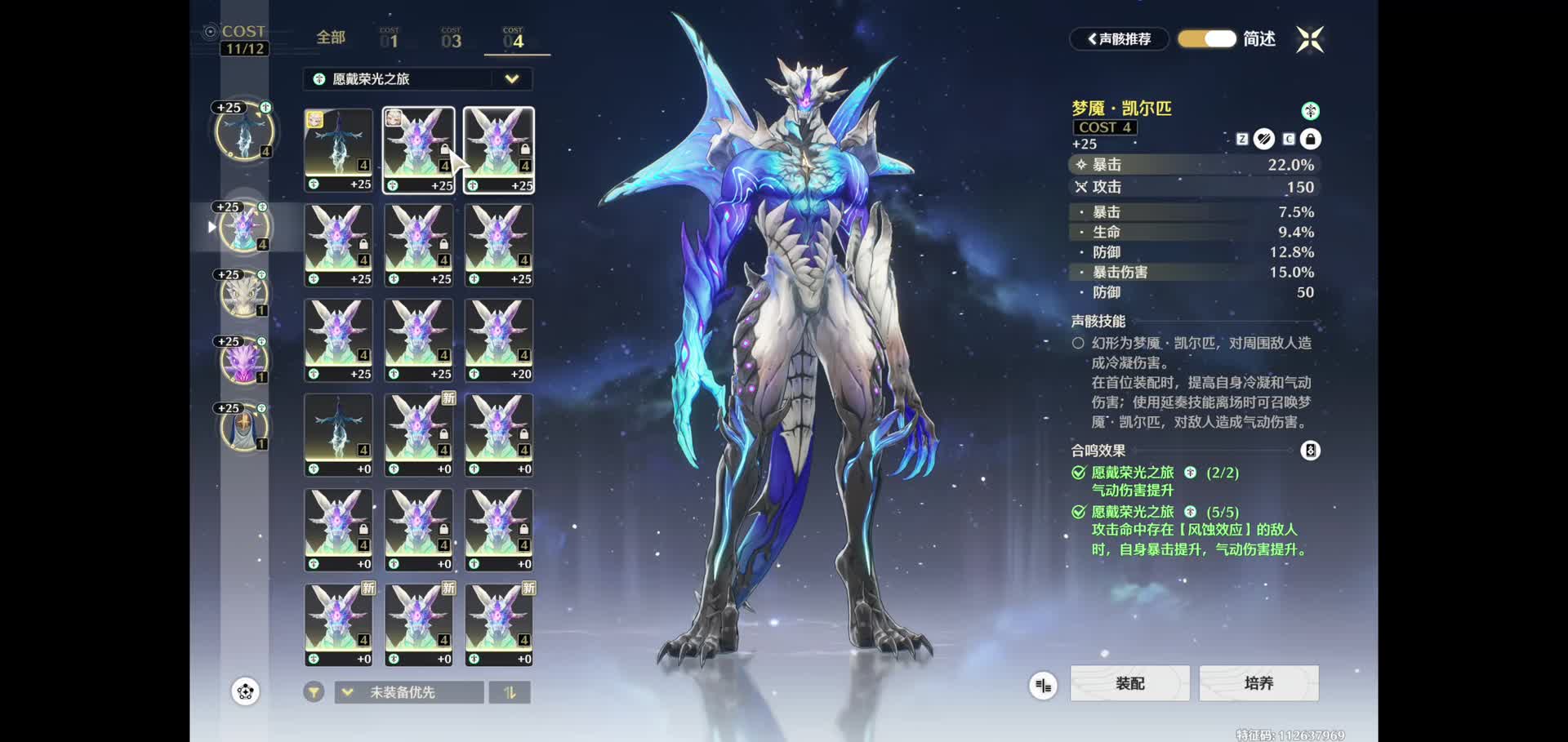Viewport: 1568px width, 742px height.
Task: Select the top equipped echo slot
Action: [243, 131]
